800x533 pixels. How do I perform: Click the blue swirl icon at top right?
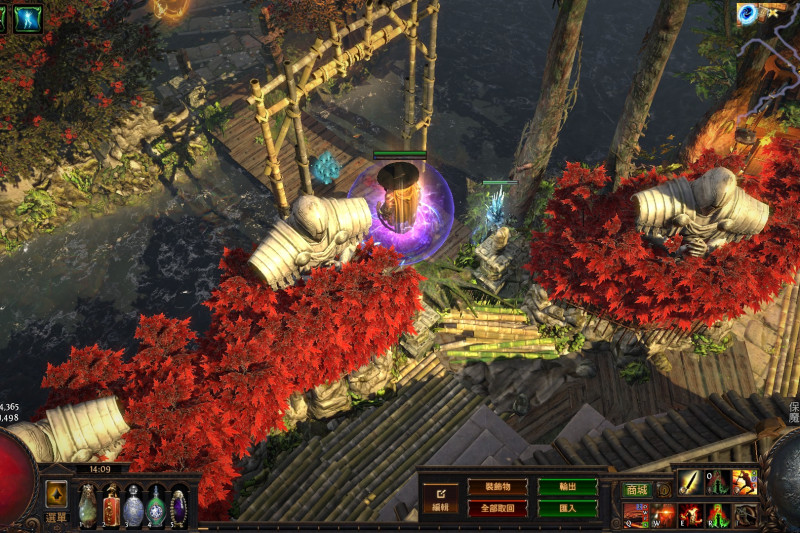click(x=746, y=13)
